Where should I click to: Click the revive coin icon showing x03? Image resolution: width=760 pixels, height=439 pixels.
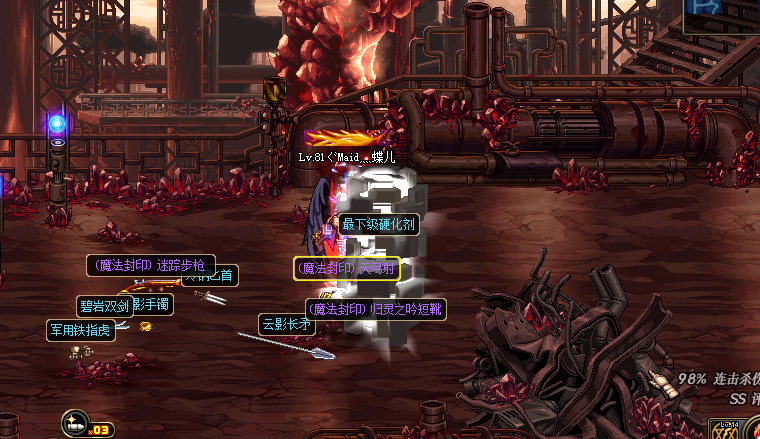(76, 423)
